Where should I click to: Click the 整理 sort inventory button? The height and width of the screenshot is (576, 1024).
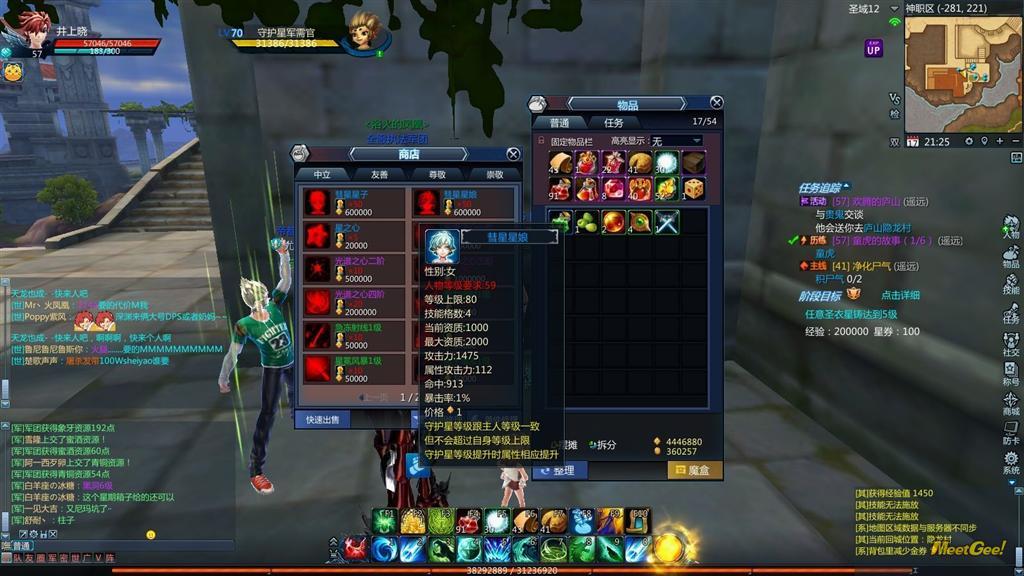(559, 470)
